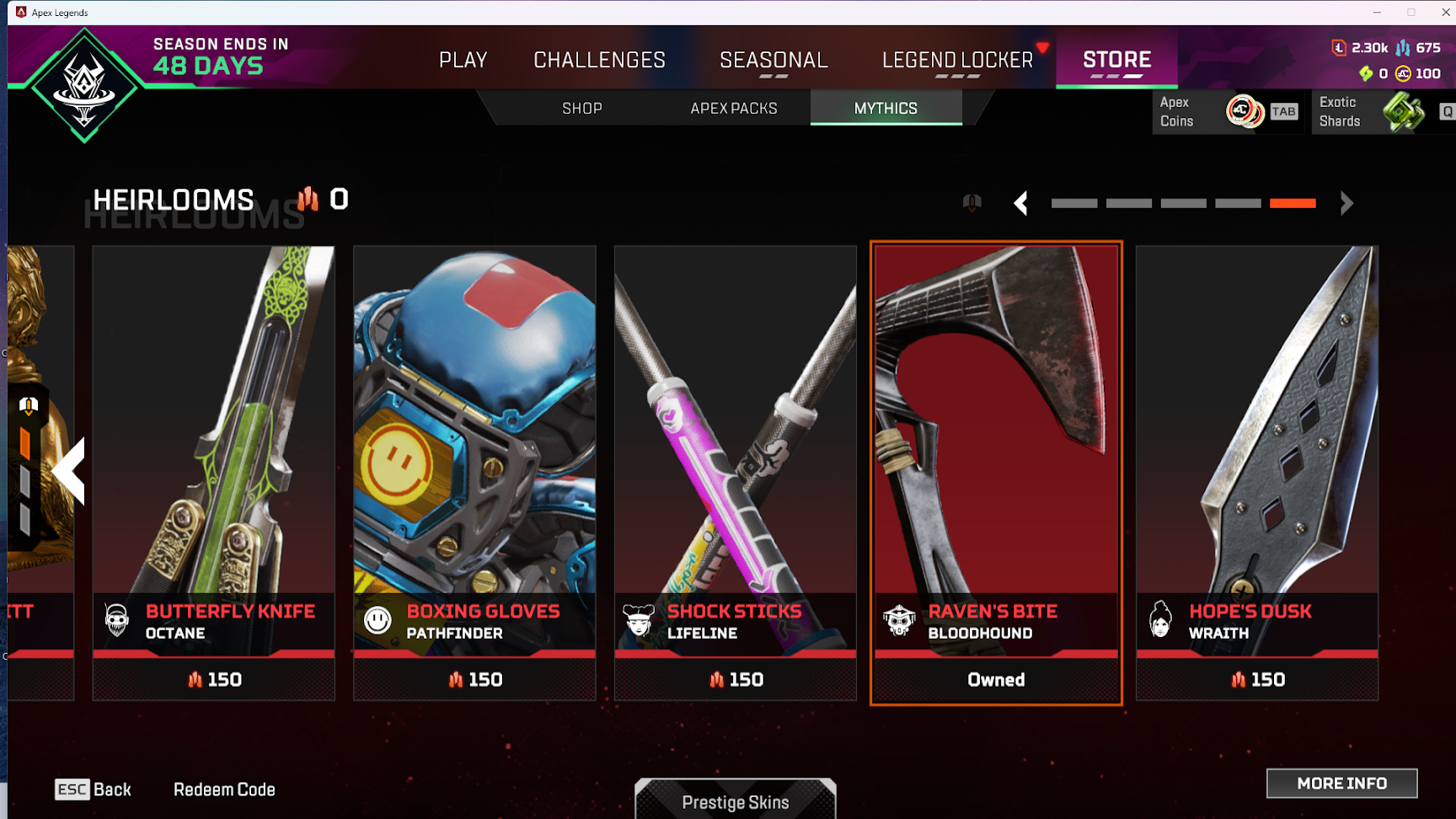Show the previous heirloom page
This screenshot has height=819, width=1456.
(x=1021, y=203)
